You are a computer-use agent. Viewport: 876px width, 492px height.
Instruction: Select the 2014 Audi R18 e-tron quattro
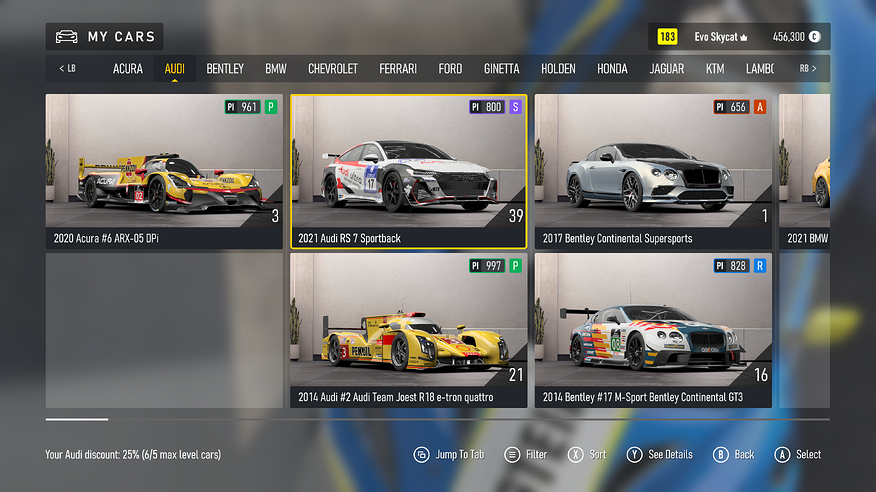pyautogui.click(x=408, y=330)
